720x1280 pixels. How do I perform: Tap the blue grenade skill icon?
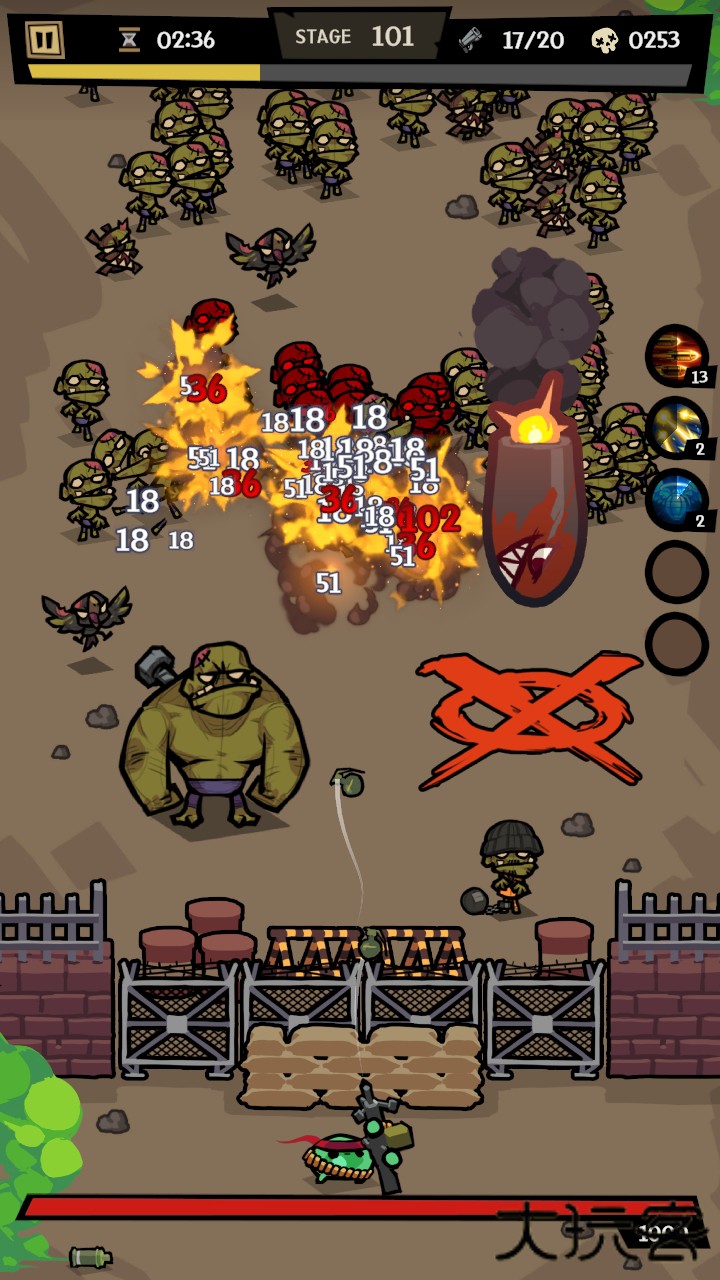[x=676, y=500]
